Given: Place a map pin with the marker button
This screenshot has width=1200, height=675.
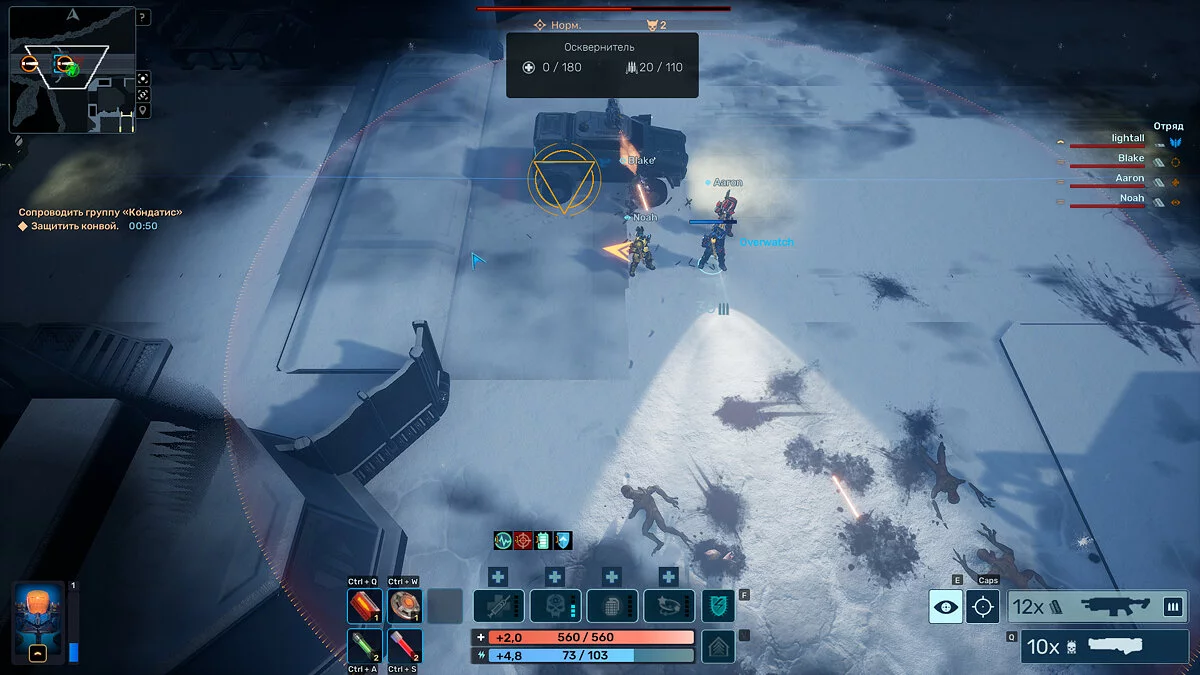Looking at the screenshot, I should (x=143, y=110).
